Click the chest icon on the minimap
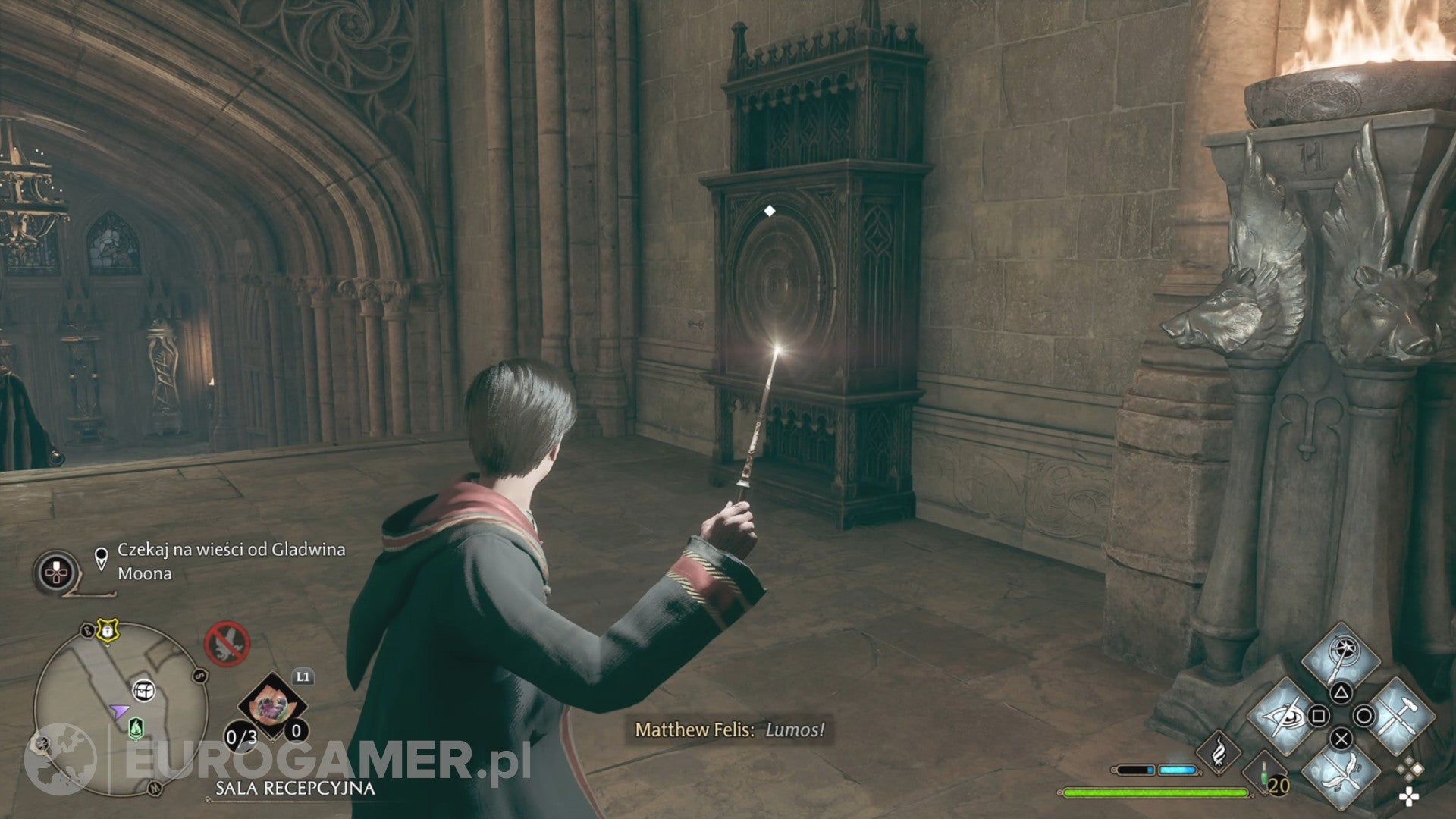The image size is (1456, 819). point(144,691)
